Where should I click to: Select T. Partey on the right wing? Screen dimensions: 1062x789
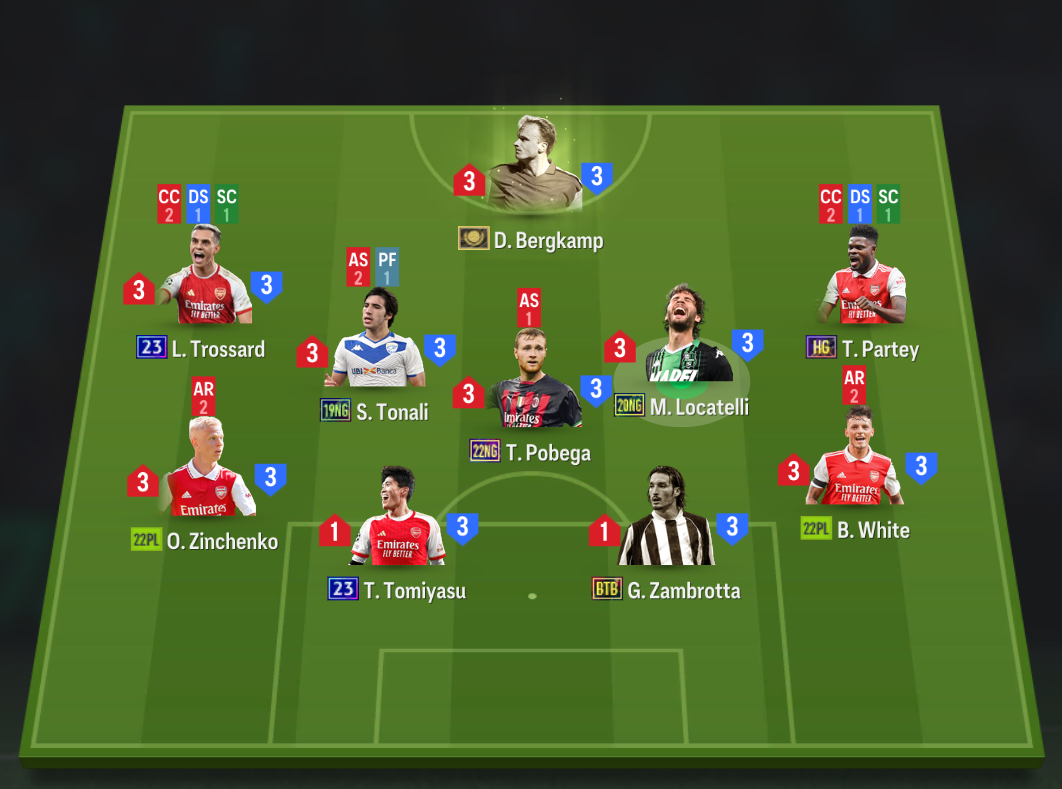[x=862, y=278]
